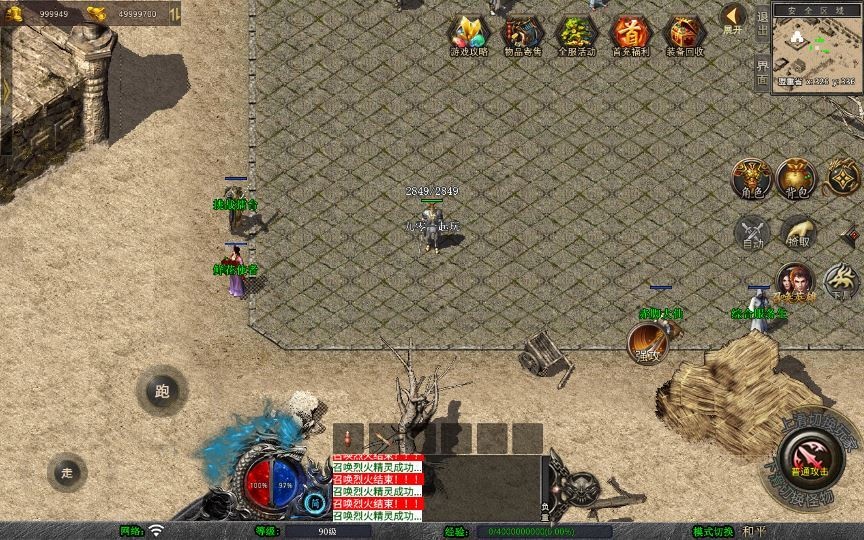Click the 展开 arrow to expand the menu

733,17
